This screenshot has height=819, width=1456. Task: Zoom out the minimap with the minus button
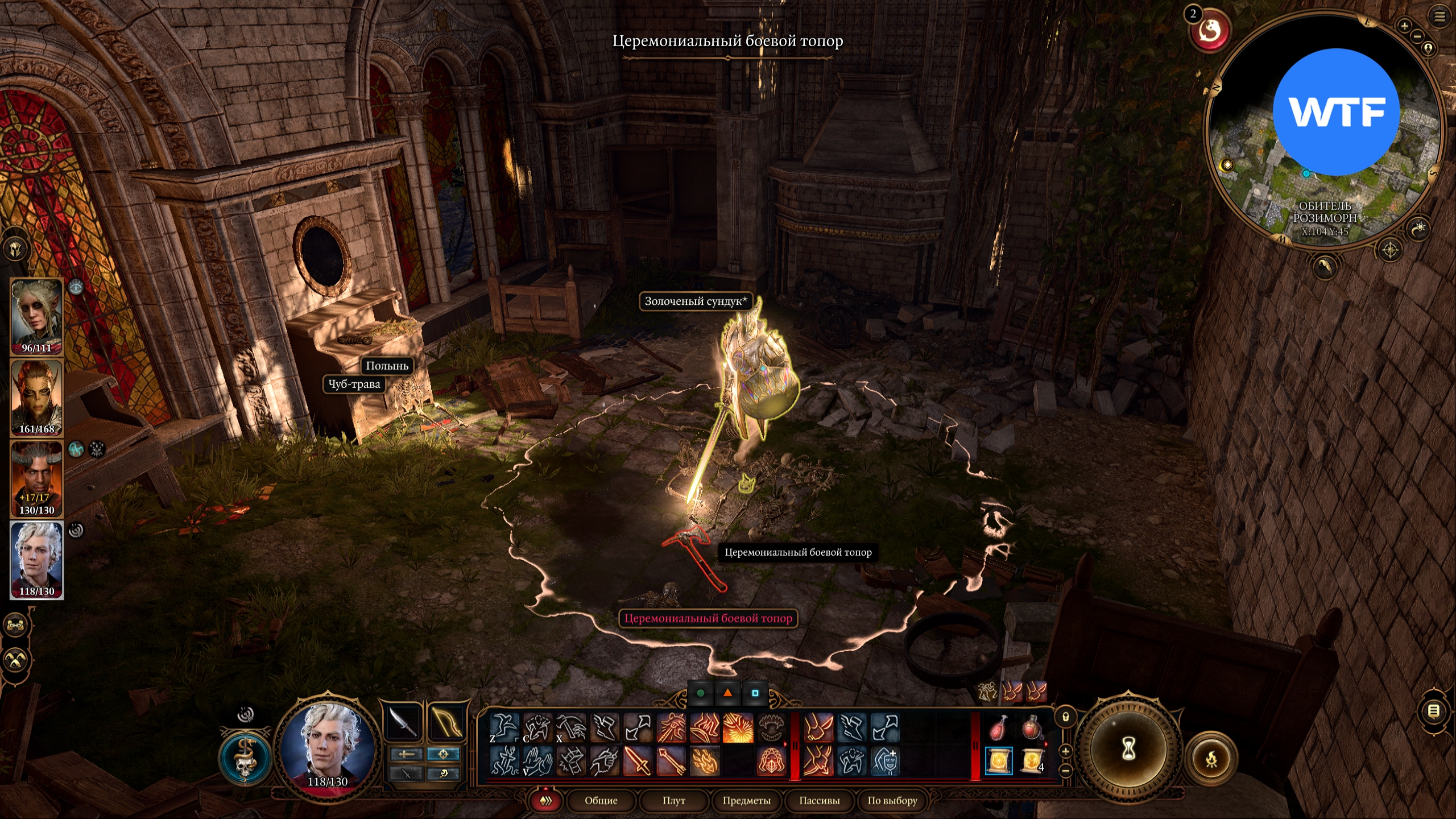tap(1417, 36)
